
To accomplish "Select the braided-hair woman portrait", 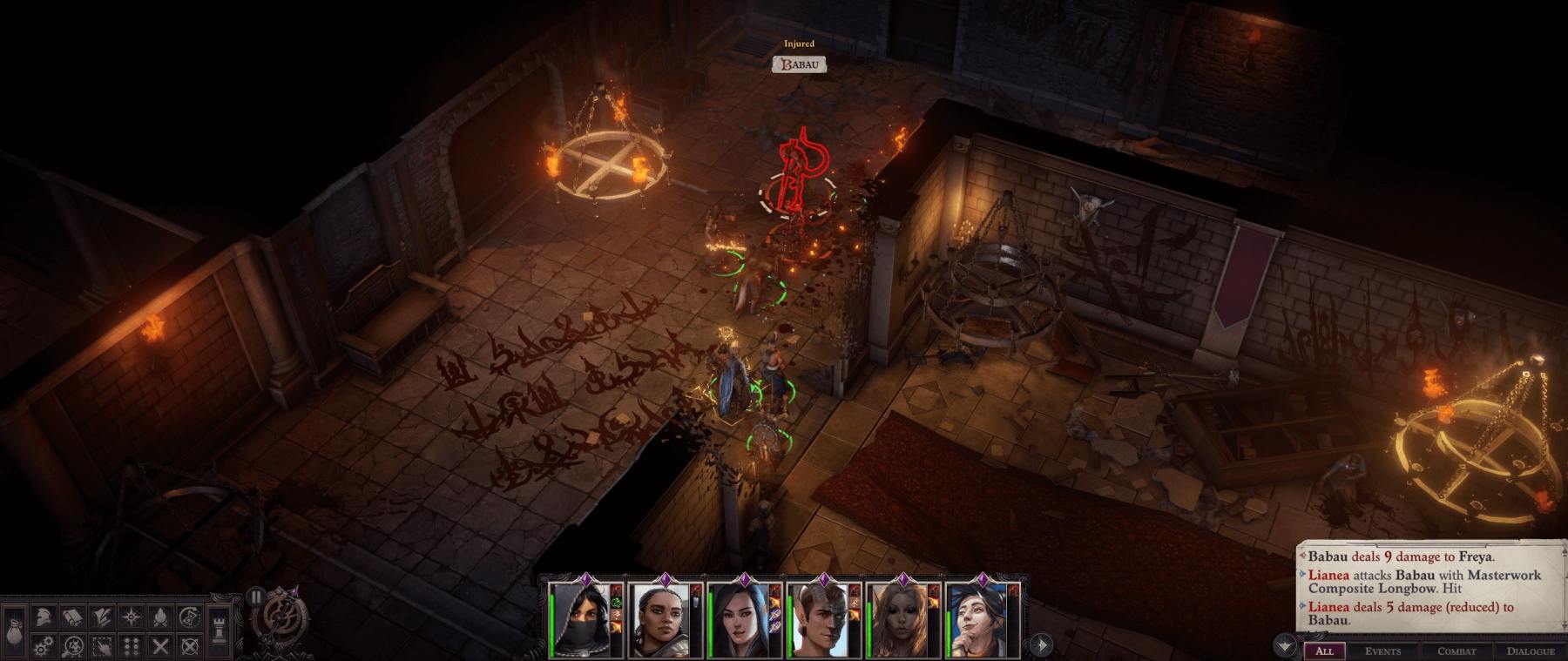I will click(659, 621).
